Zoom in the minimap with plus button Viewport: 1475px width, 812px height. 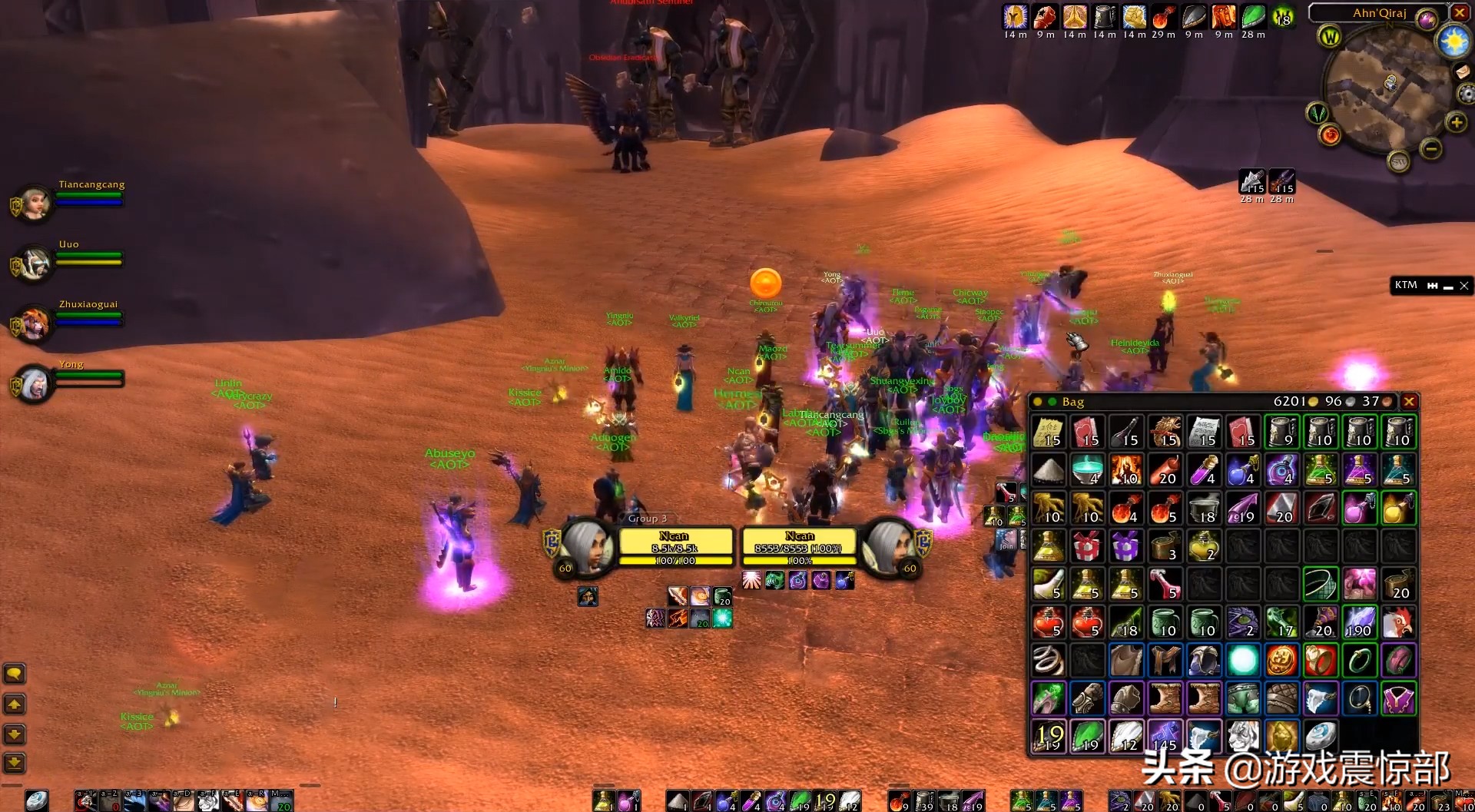pyautogui.click(x=1456, y=122)
